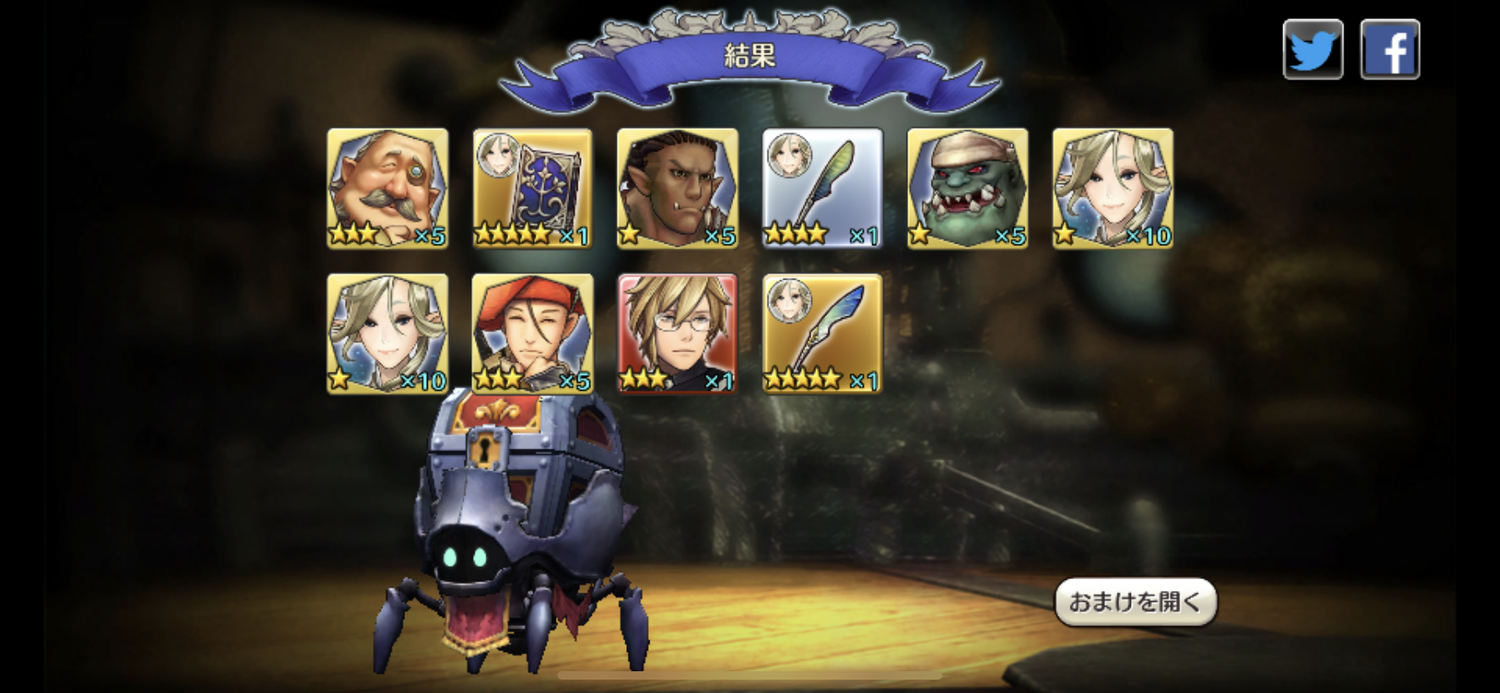Share the results on Facebook
The height and width of the screenshot is (693, 1500).
(x=1389, y=49)
